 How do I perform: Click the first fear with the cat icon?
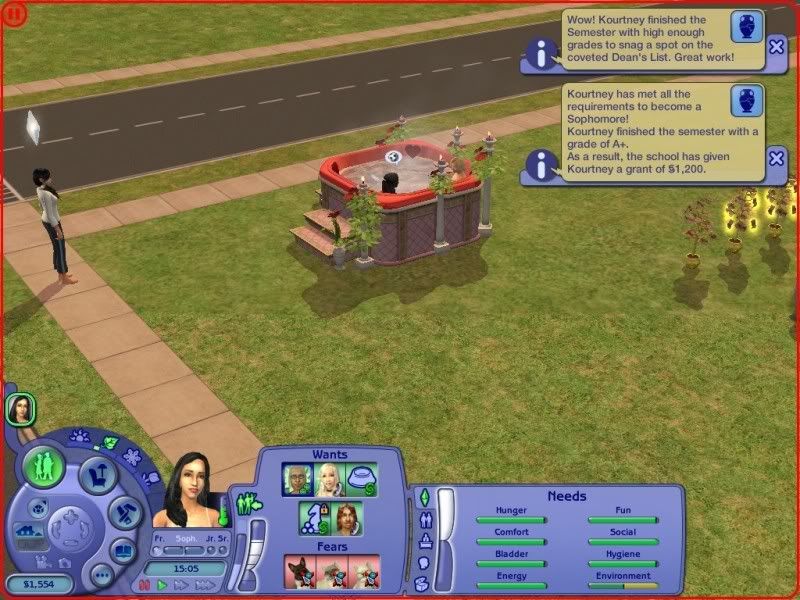tap(300, 571)
